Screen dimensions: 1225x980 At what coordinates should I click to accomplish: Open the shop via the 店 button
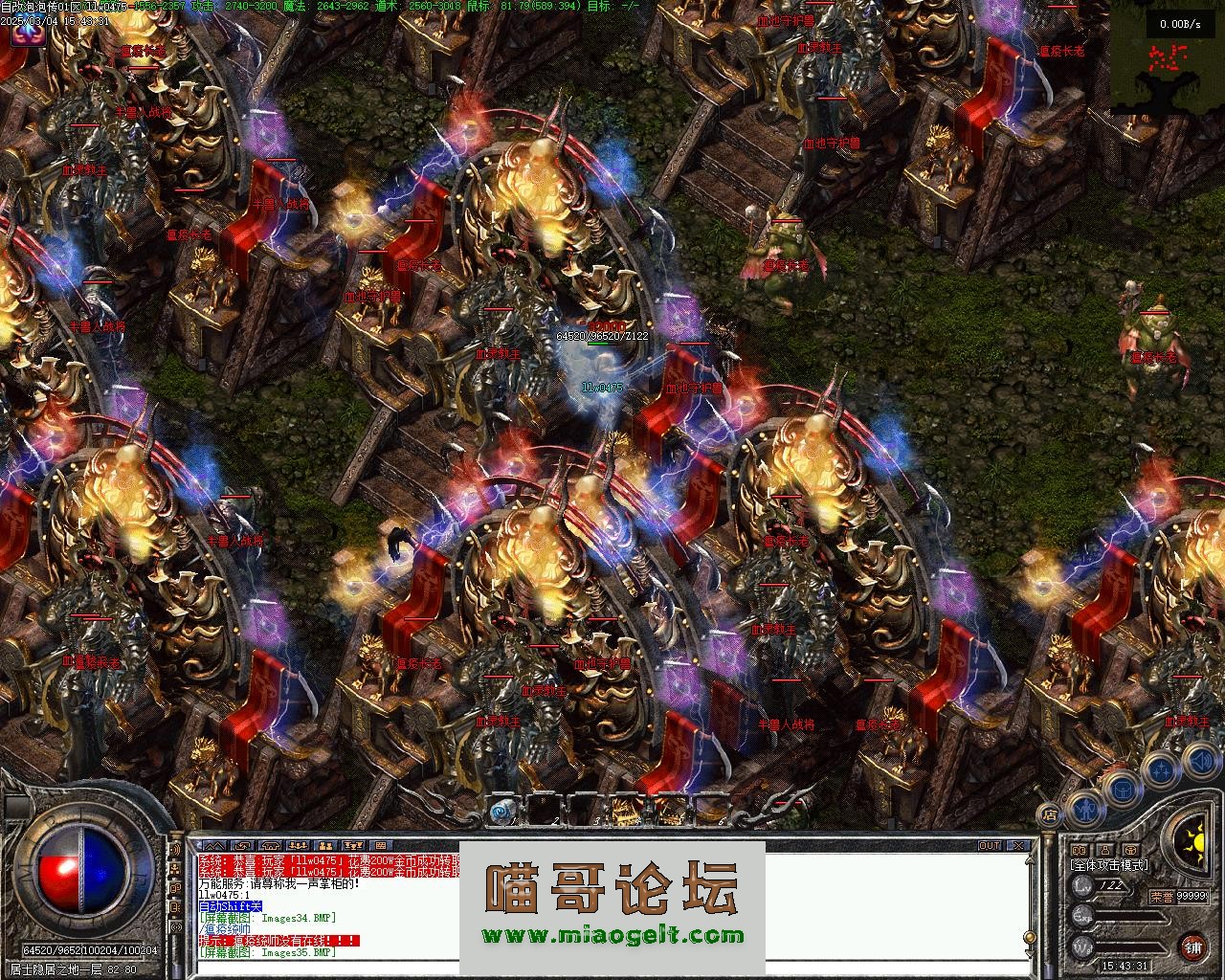(x=1050, y=815)
